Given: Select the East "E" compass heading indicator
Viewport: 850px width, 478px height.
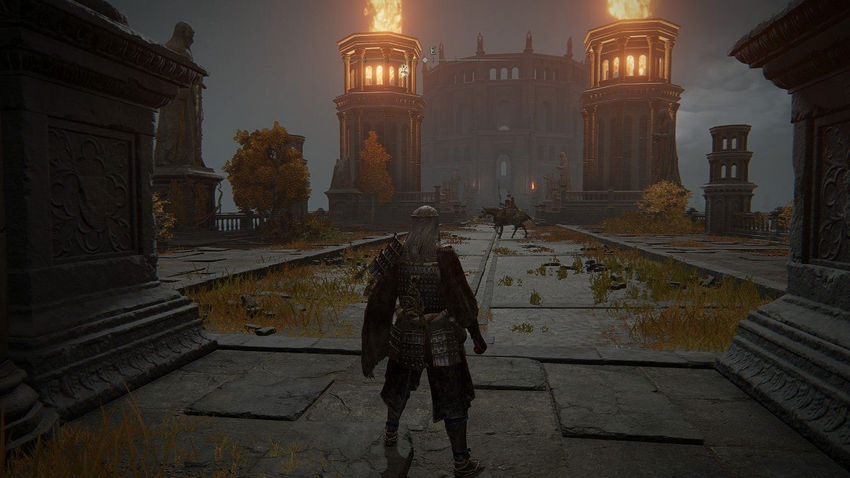Looking at the screenshot, I should 432,50.
